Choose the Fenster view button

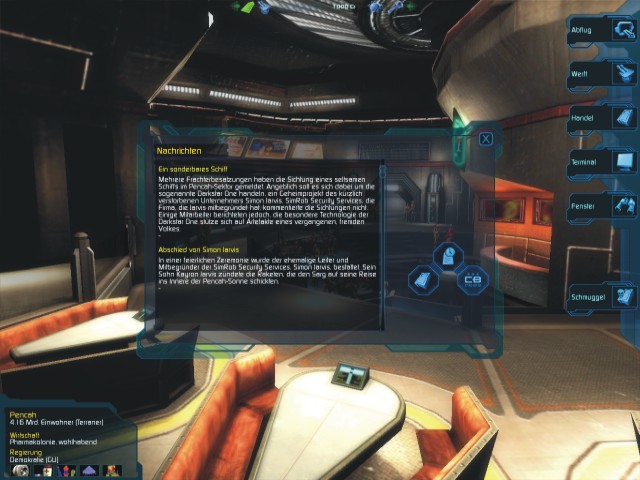(x=603, y=205)
